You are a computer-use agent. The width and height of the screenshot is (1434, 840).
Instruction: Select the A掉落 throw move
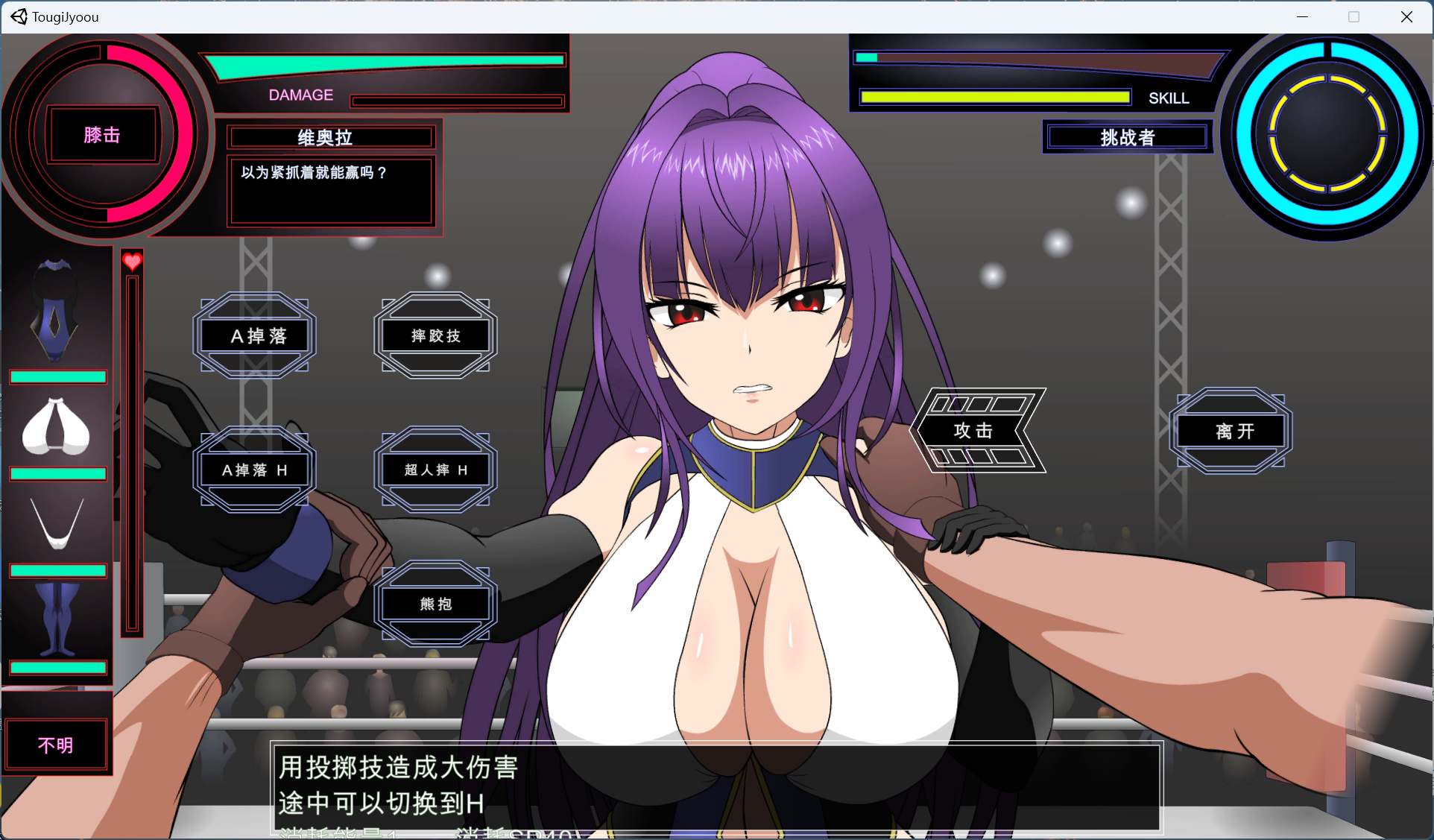click(x=255, y=336)
